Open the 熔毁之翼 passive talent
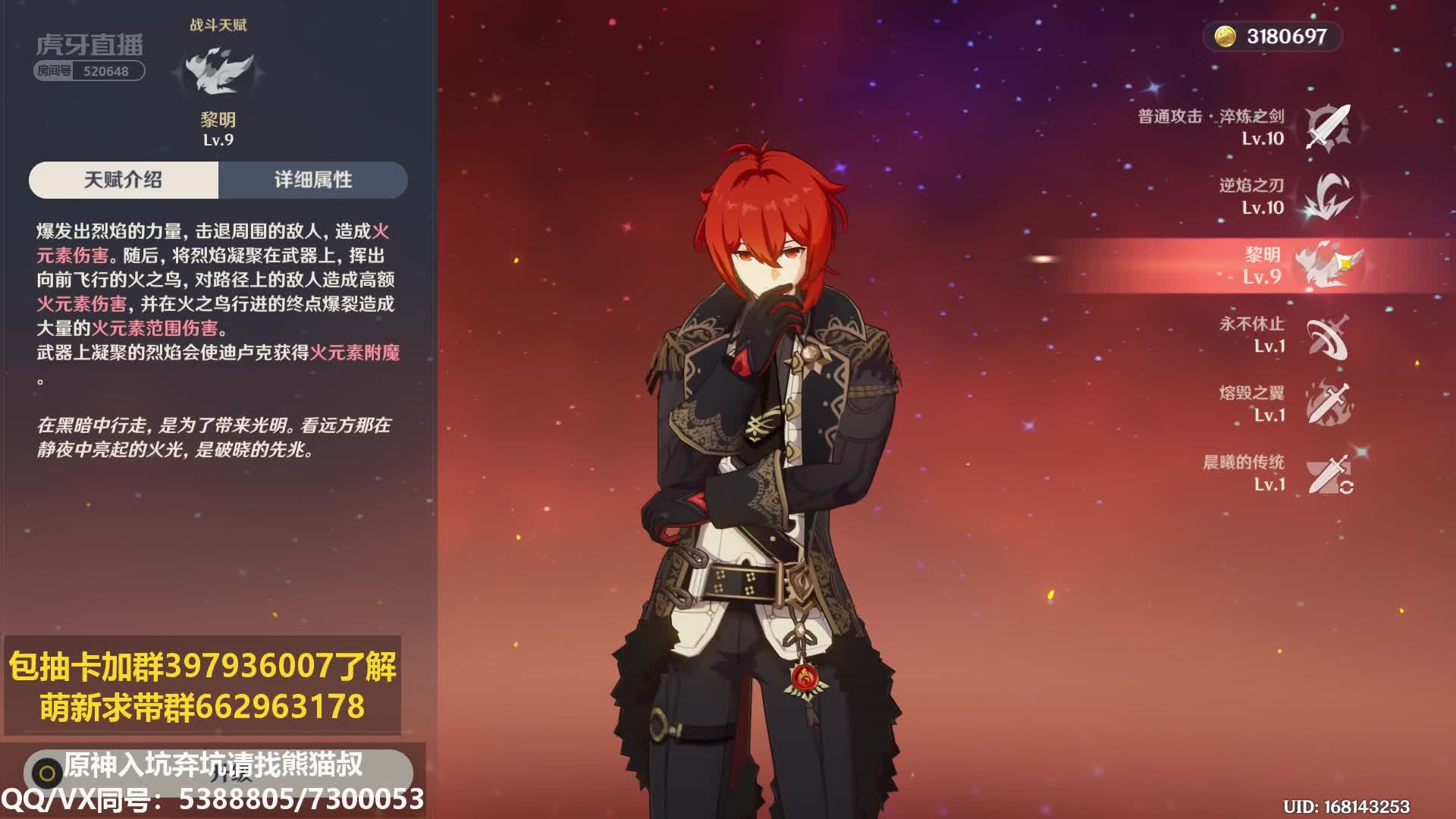The image size is (1456, 819). pyautogui.click(x=1328, y=403)
